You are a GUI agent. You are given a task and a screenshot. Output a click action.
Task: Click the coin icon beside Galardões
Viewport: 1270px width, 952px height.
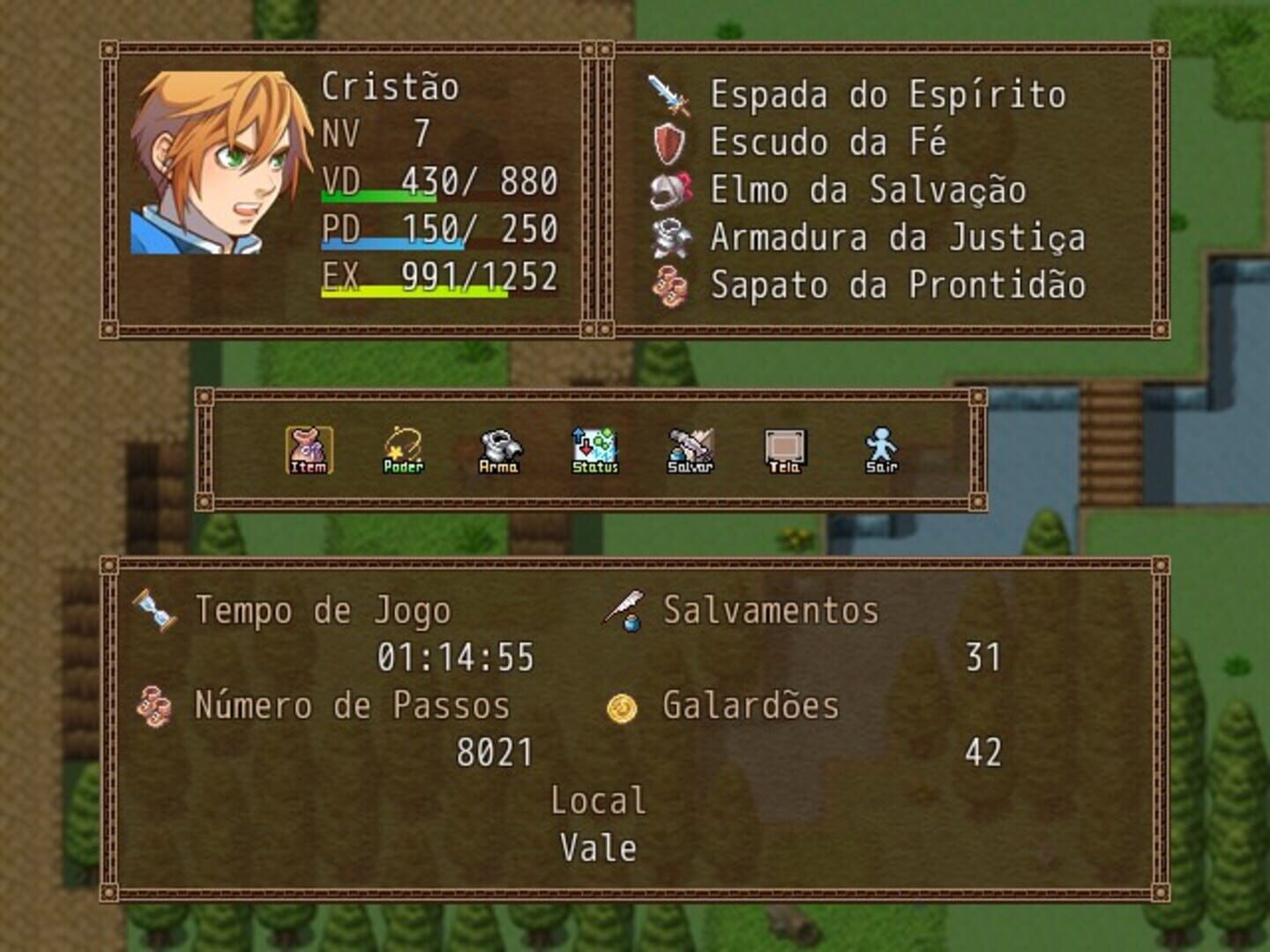point(624,705)
